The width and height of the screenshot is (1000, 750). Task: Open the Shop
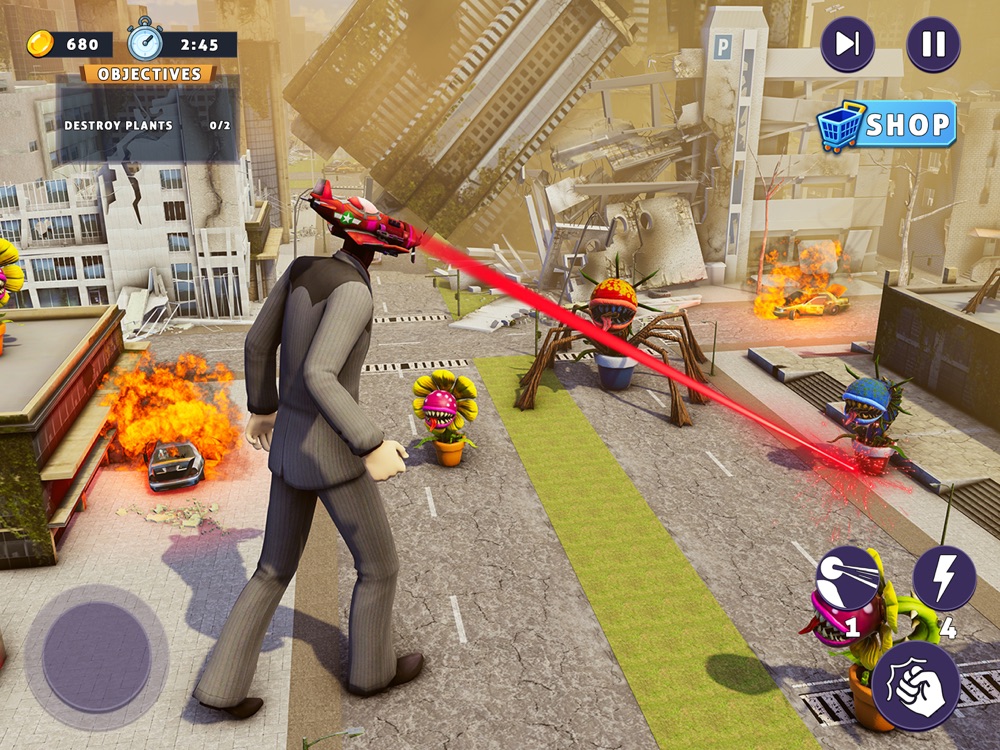pos(888,126)
